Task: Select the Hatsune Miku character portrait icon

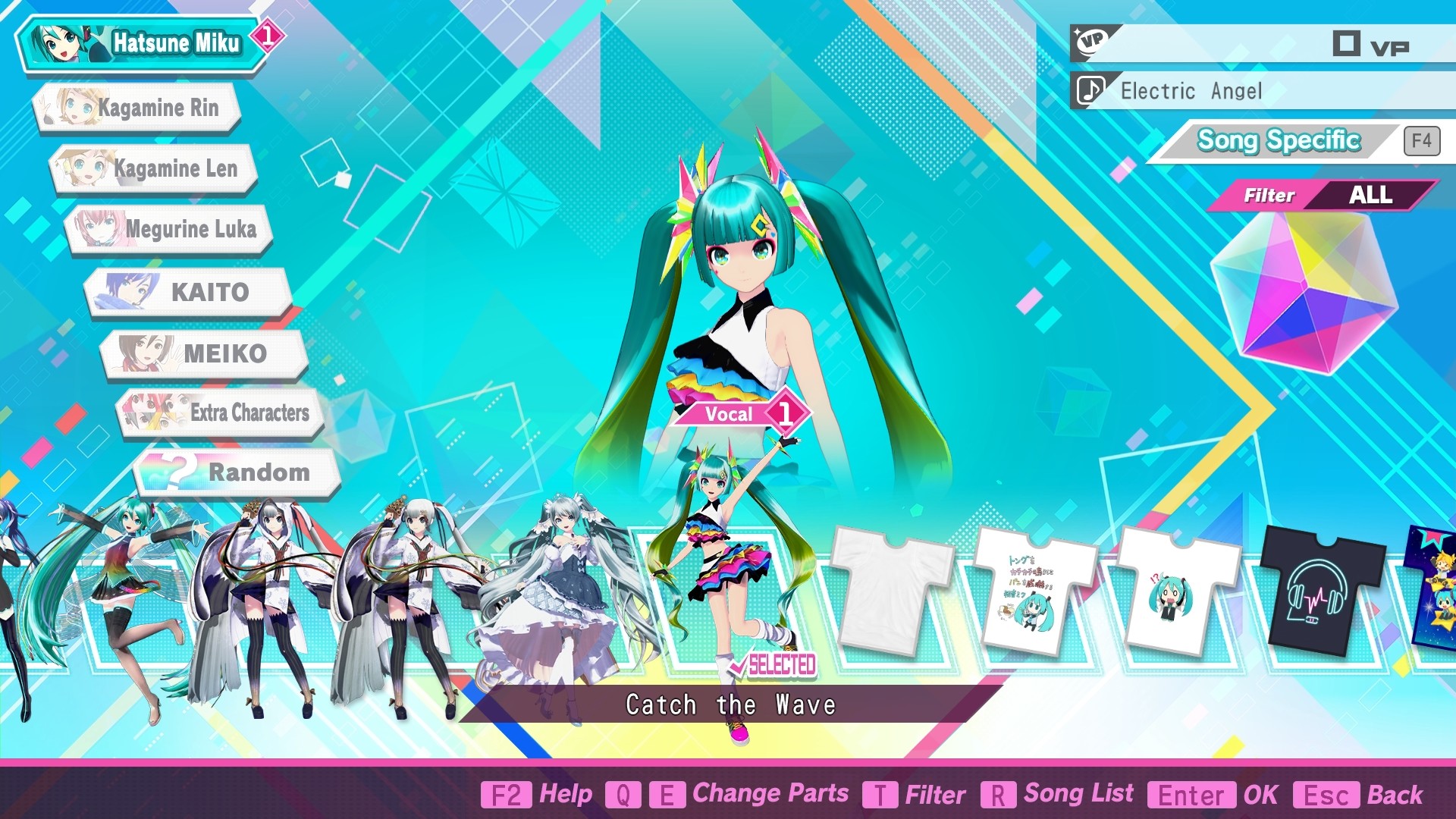Action: pos(64,42)
